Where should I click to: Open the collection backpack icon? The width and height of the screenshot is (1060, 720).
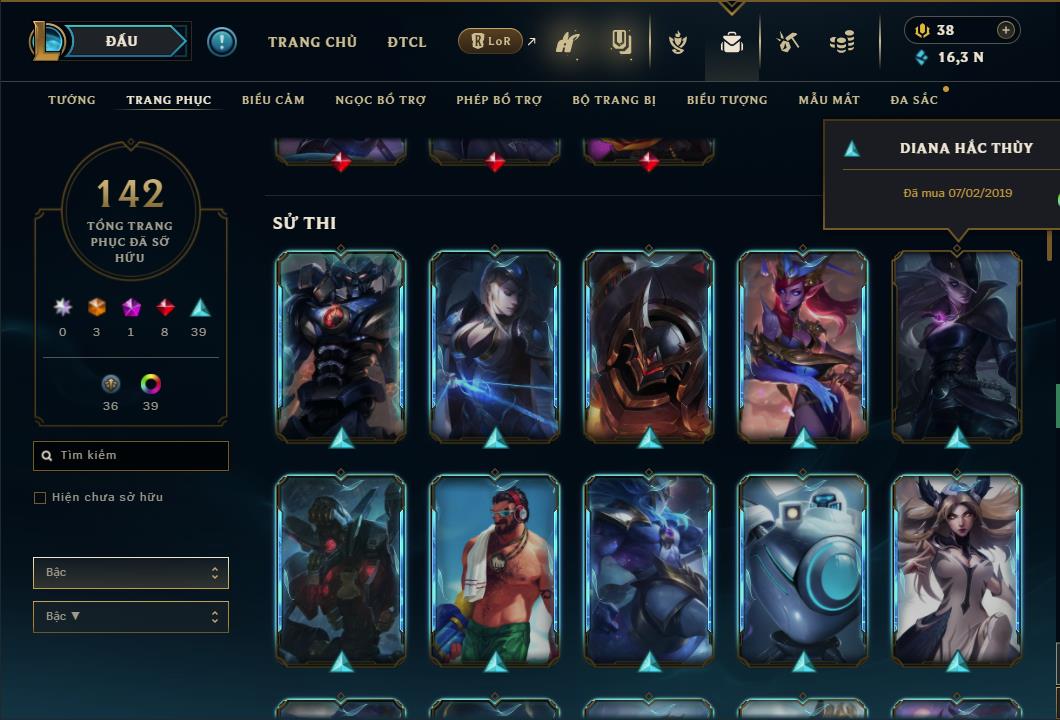pyautogui.click(x=732, y=43)
